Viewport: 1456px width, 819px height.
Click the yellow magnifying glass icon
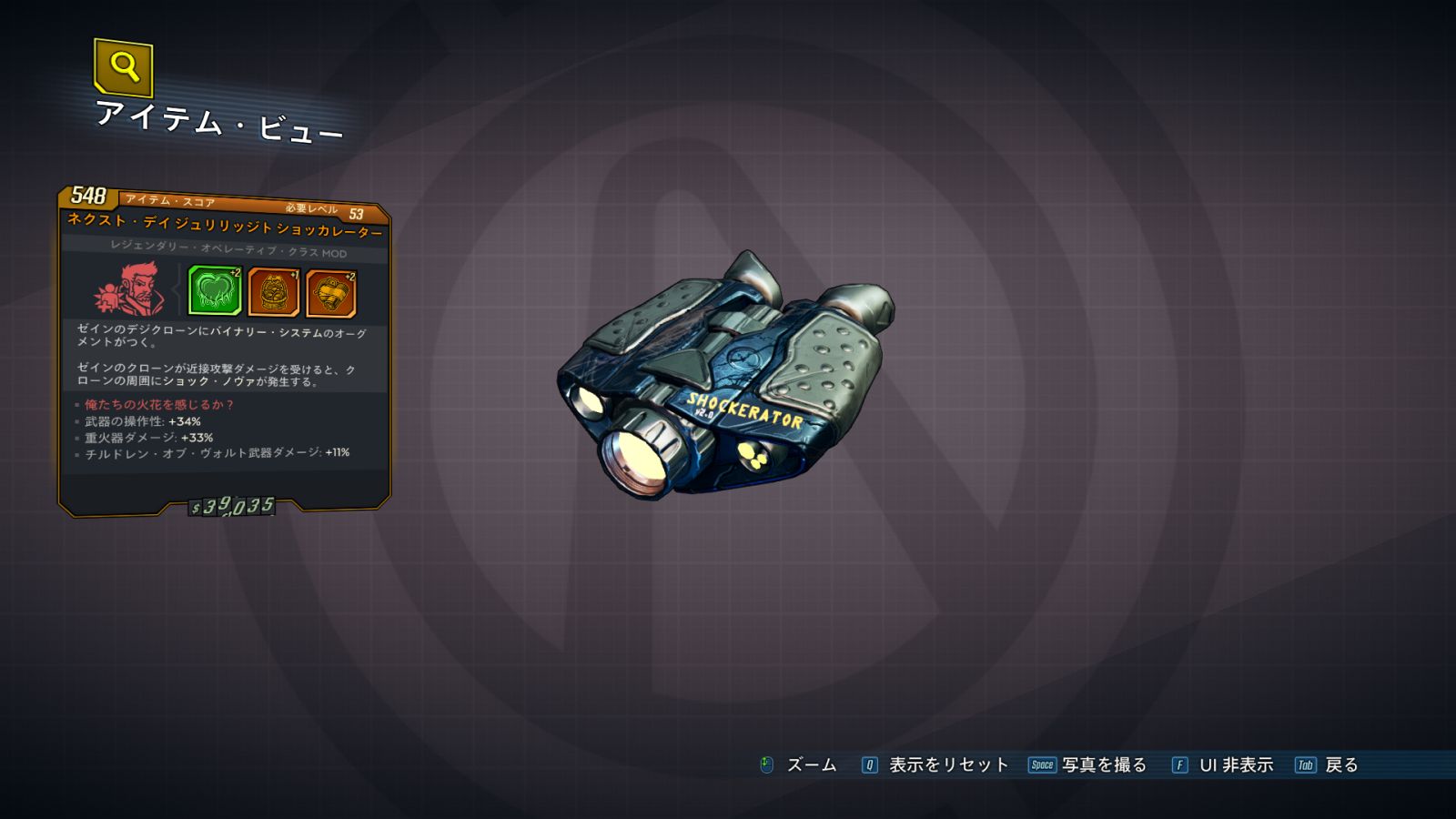123,66
